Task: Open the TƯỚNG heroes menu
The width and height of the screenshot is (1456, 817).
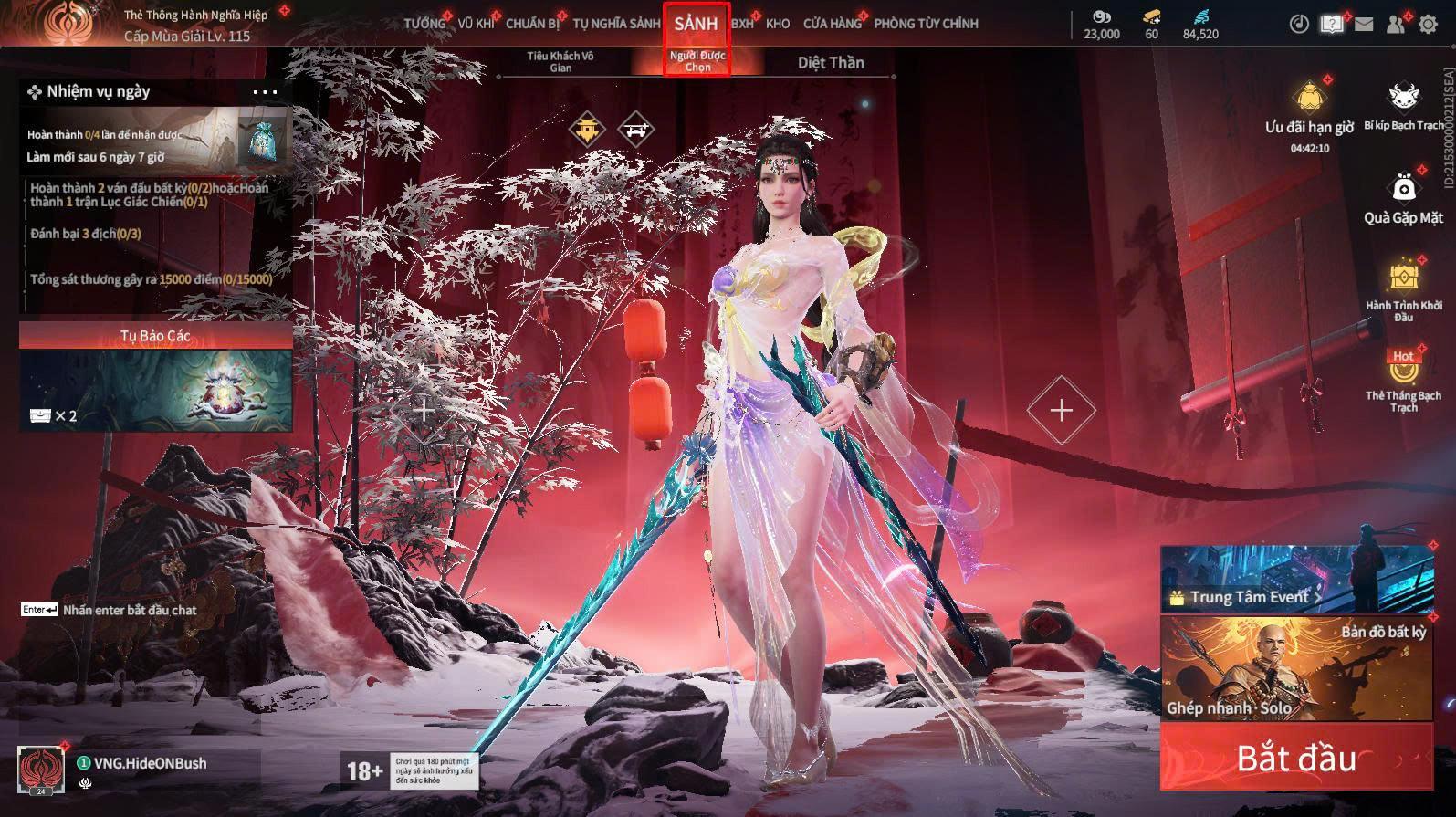Action: tap(424, 24)
